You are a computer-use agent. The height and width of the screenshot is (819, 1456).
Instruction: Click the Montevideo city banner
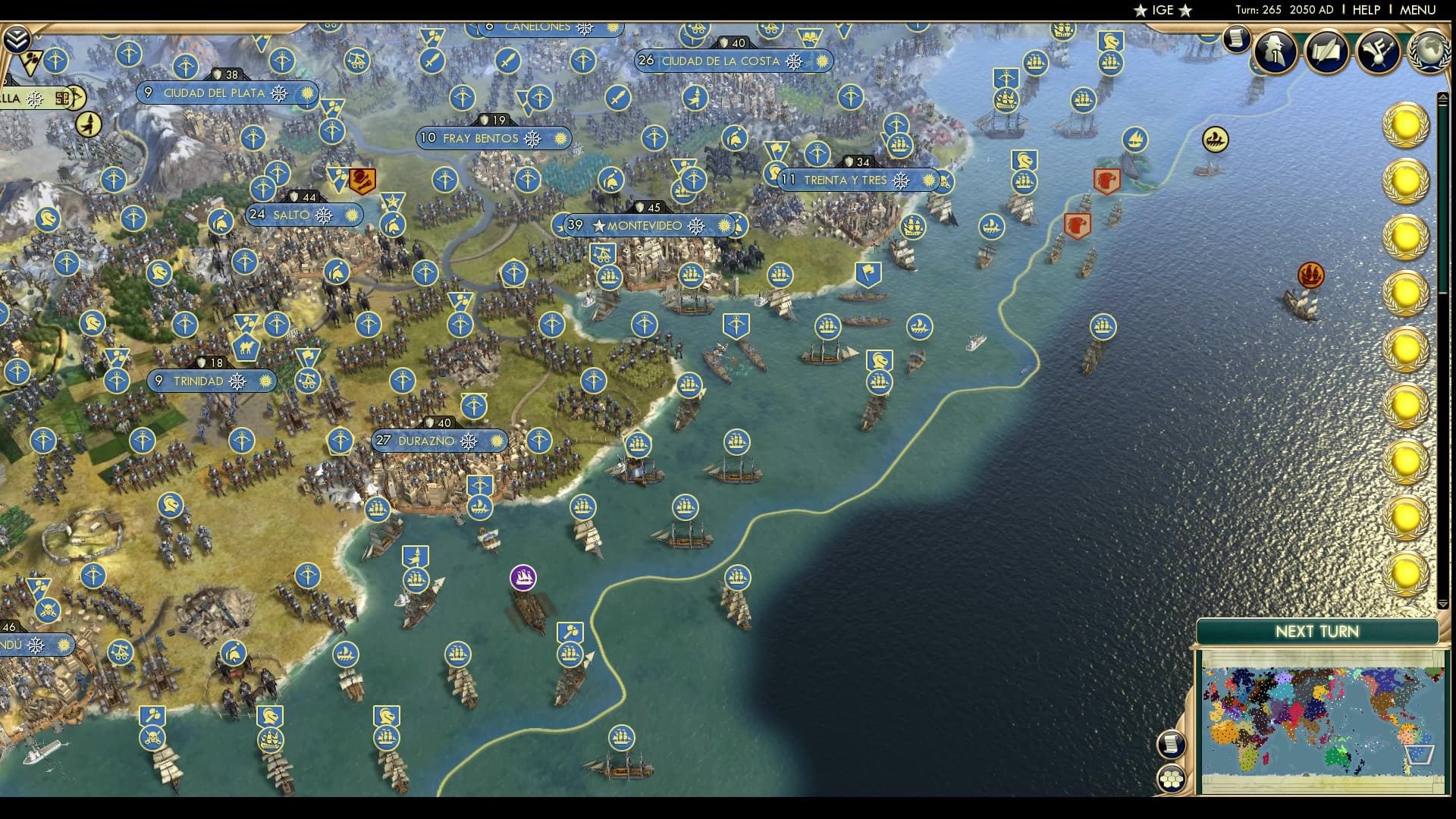(648, 225)
